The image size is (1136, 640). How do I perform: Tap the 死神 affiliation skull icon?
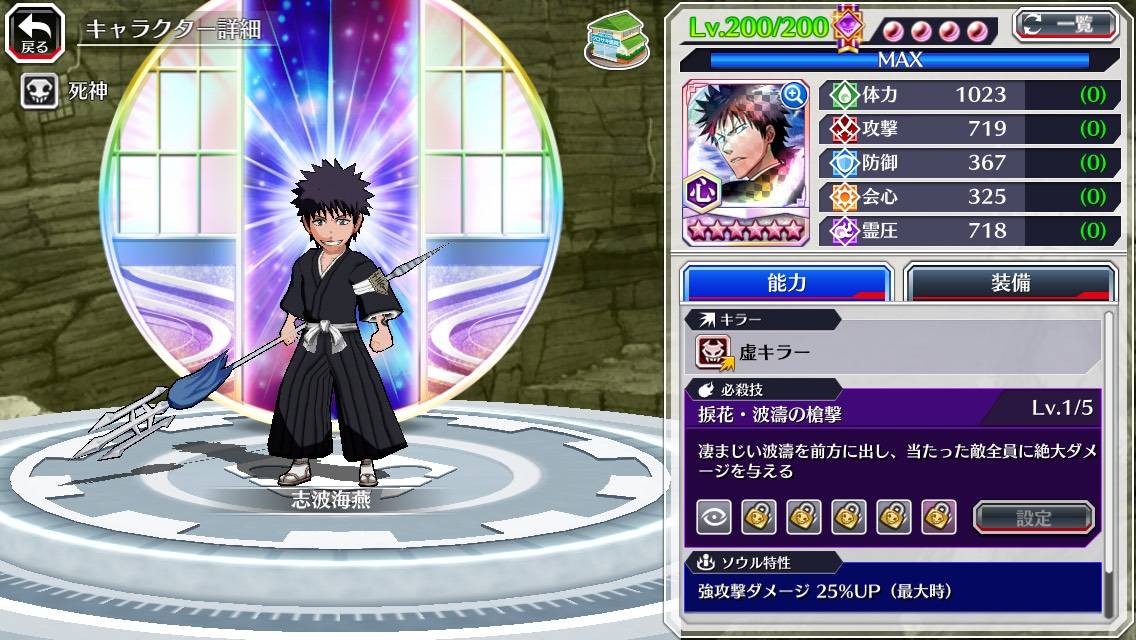point(39,92)
